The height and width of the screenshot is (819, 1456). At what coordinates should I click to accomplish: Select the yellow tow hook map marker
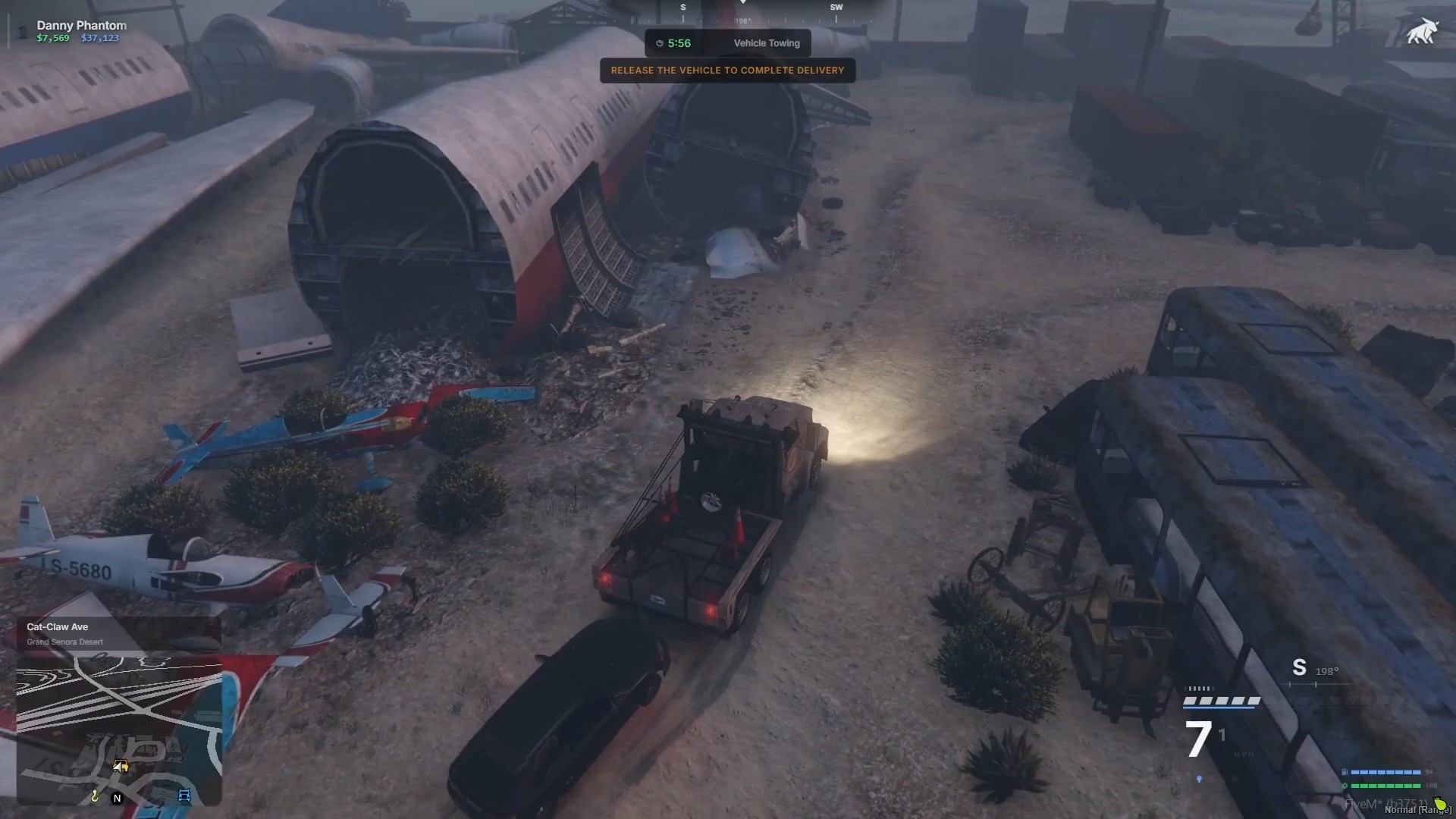coord(95,795)
